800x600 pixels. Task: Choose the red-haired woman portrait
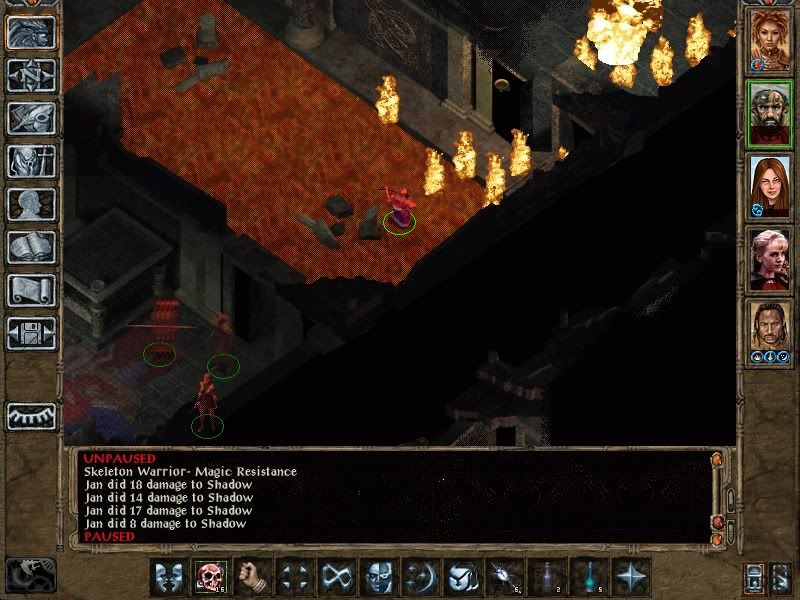[769, 187]
